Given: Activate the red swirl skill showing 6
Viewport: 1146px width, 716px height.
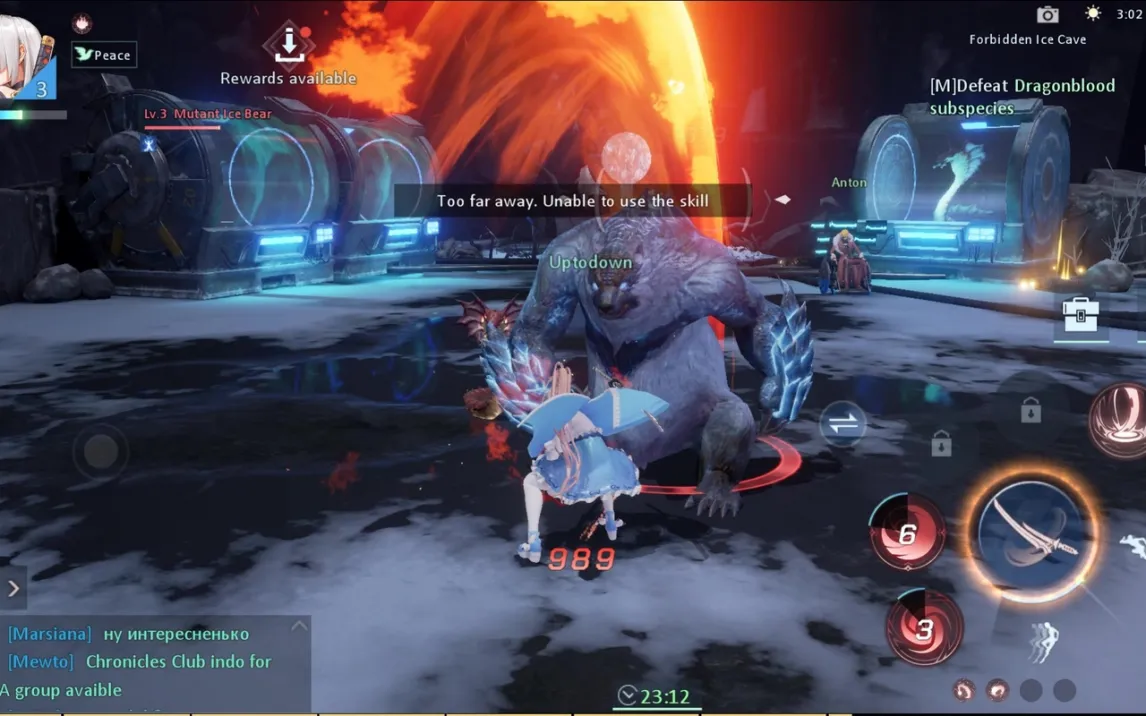Looking at the screenshot, I should coord(908,534).
